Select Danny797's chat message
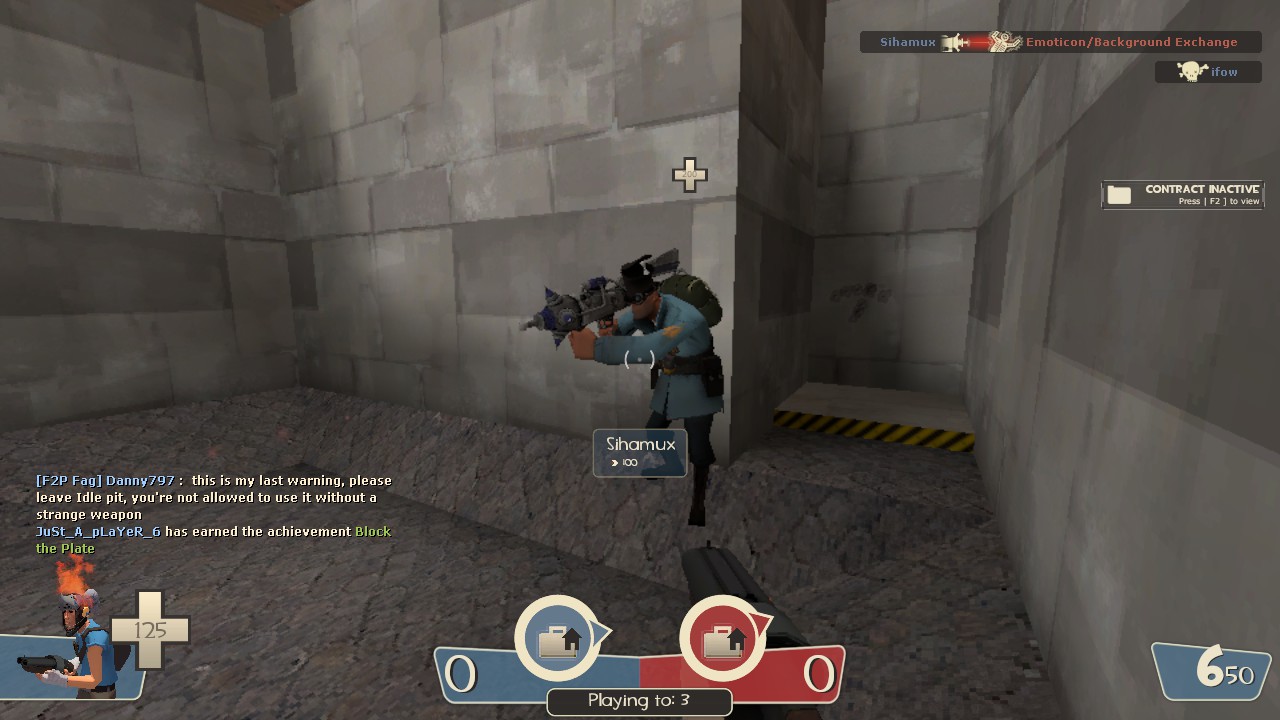This screenshot has width=1280, height=720. coord(213,497)
